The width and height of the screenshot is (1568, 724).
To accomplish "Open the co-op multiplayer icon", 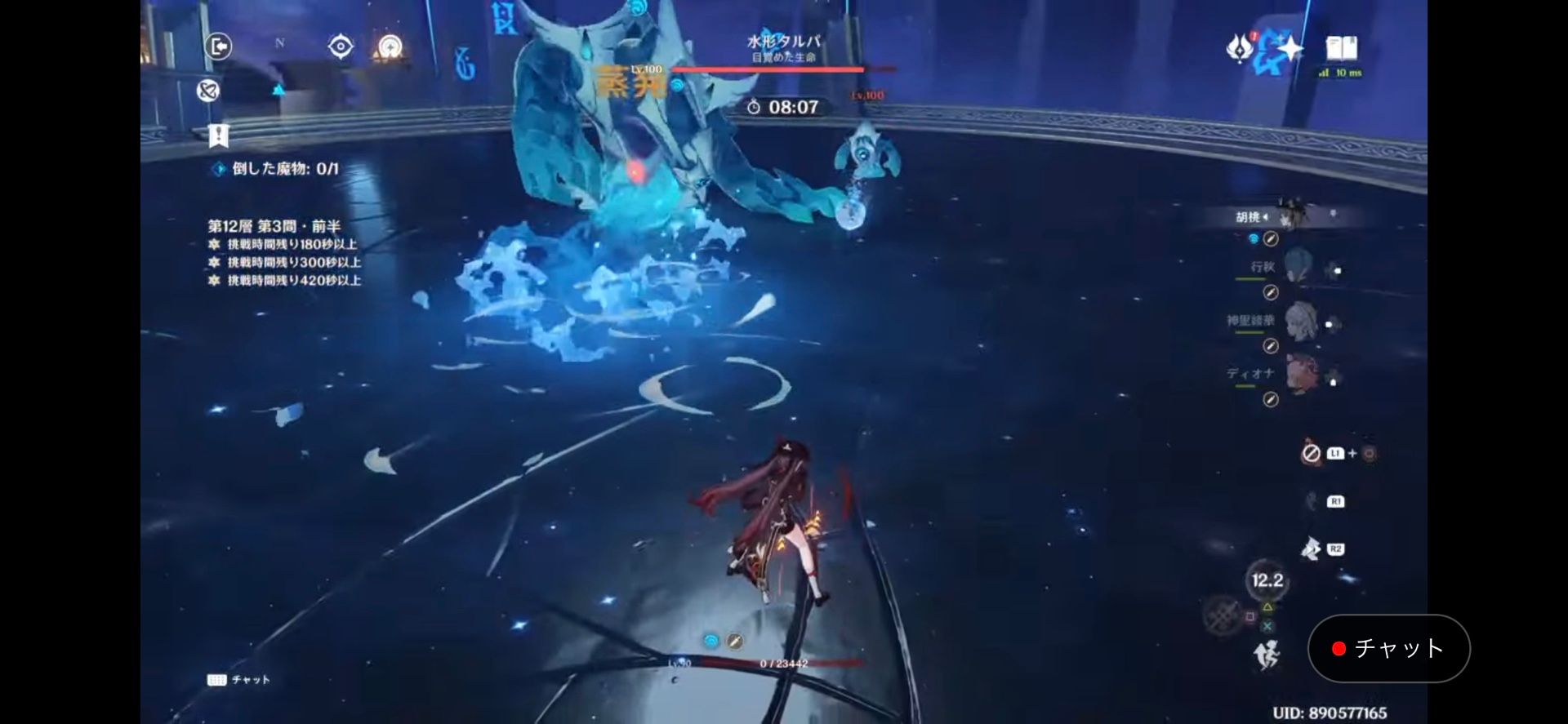I will click(x=207, y=91).
